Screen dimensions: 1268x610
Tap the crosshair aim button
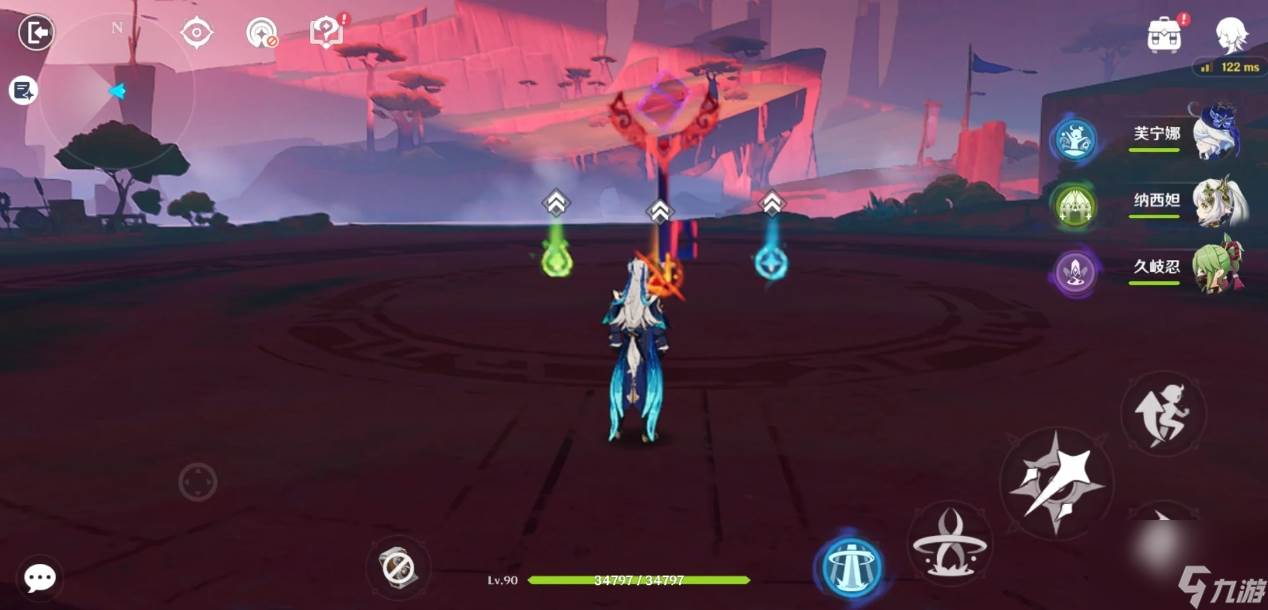198,483
